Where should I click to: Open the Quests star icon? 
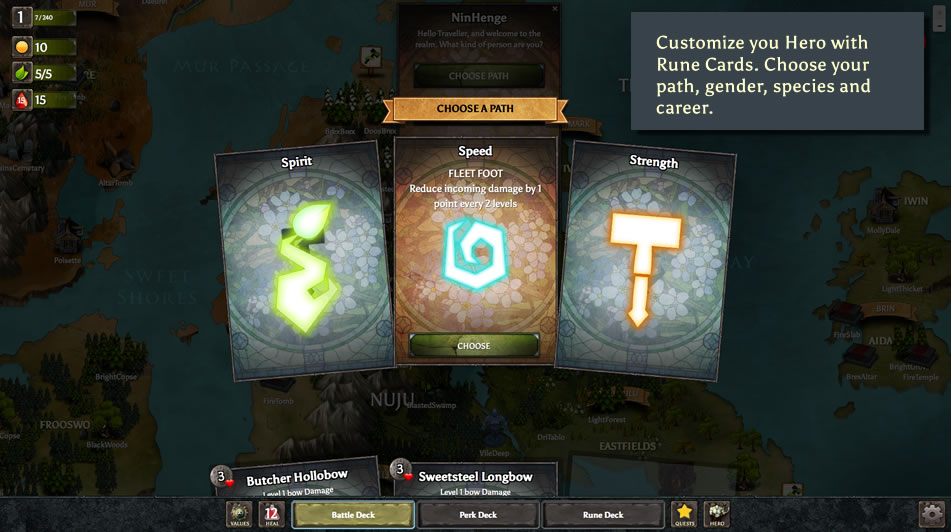684,514
